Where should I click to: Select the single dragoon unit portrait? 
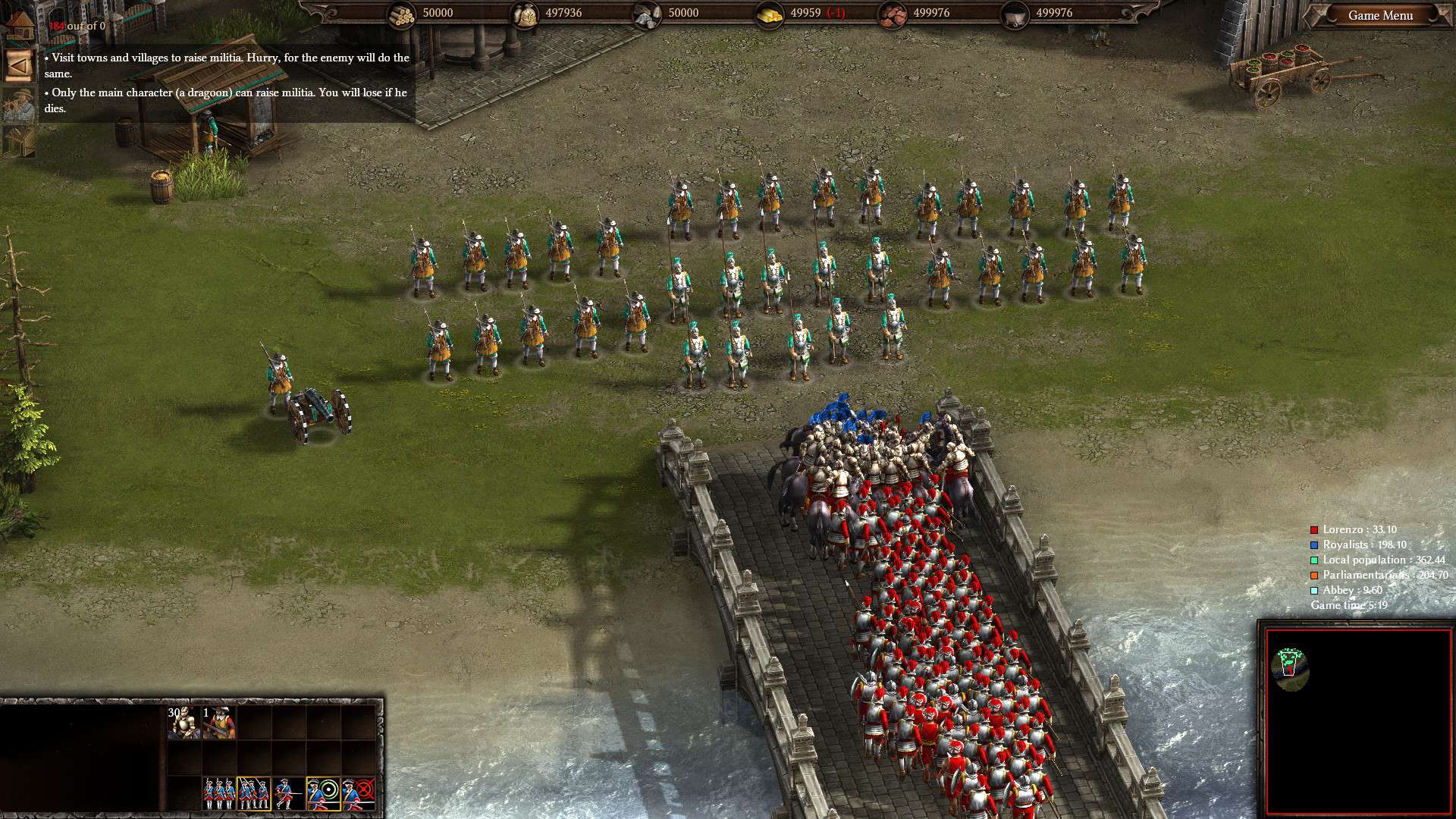(219, 722)
